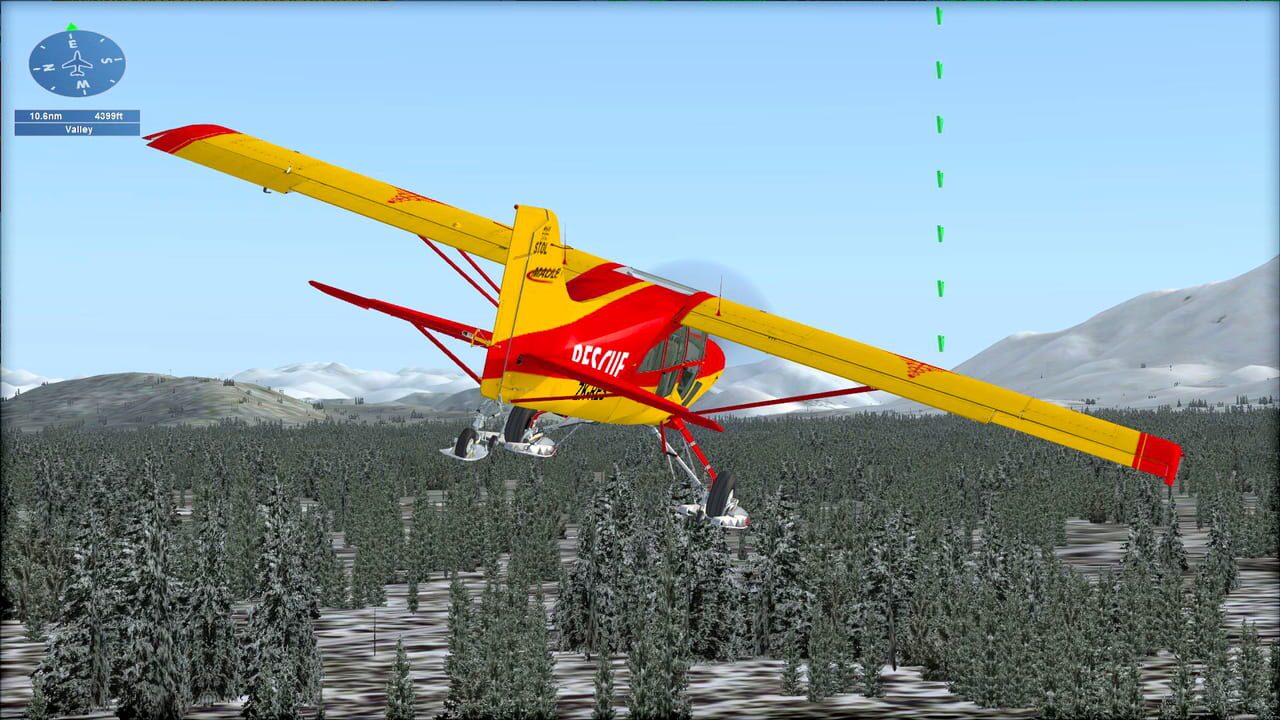Toggle the altitude readout showing 4399ft
1280x720 pixels.
click(109, 116)
